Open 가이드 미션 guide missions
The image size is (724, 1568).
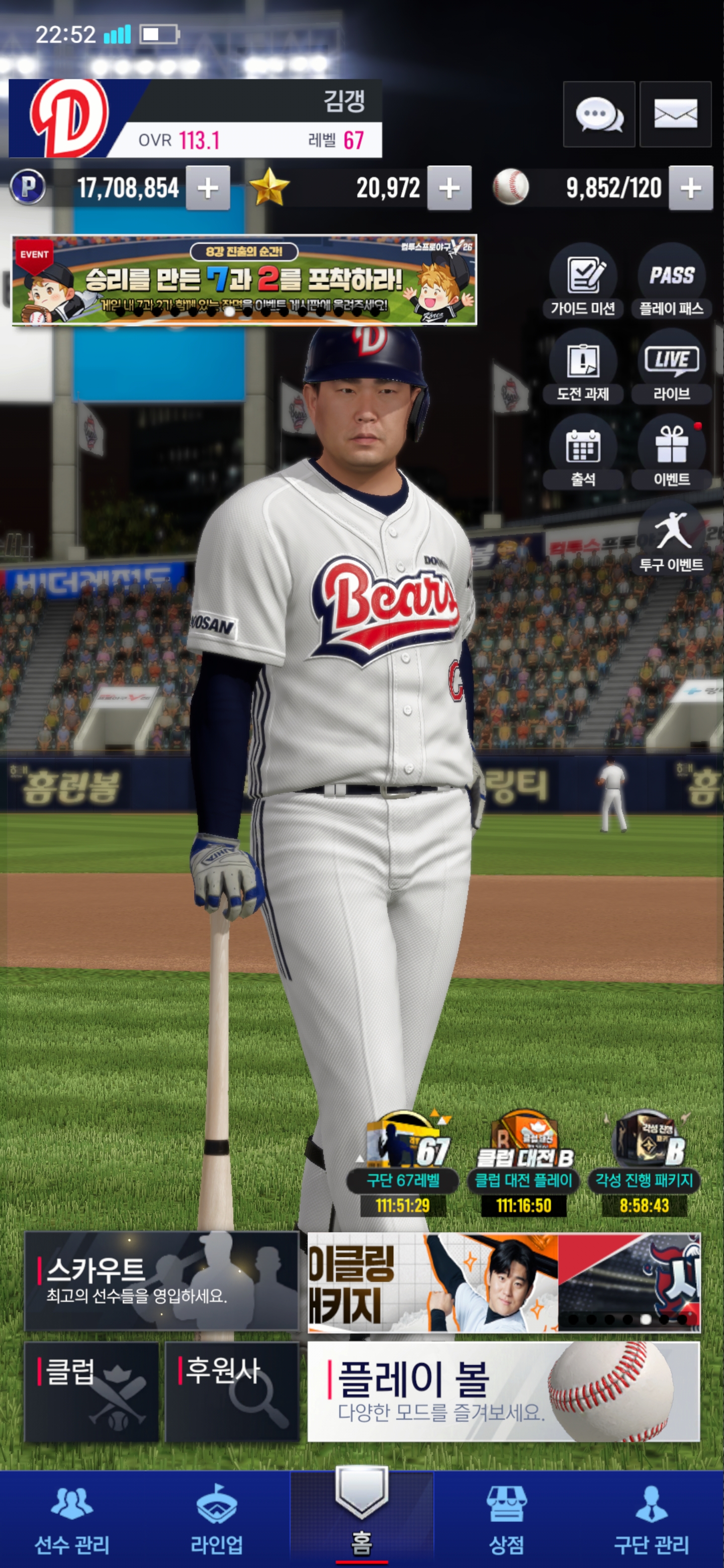tap(583, 280)
